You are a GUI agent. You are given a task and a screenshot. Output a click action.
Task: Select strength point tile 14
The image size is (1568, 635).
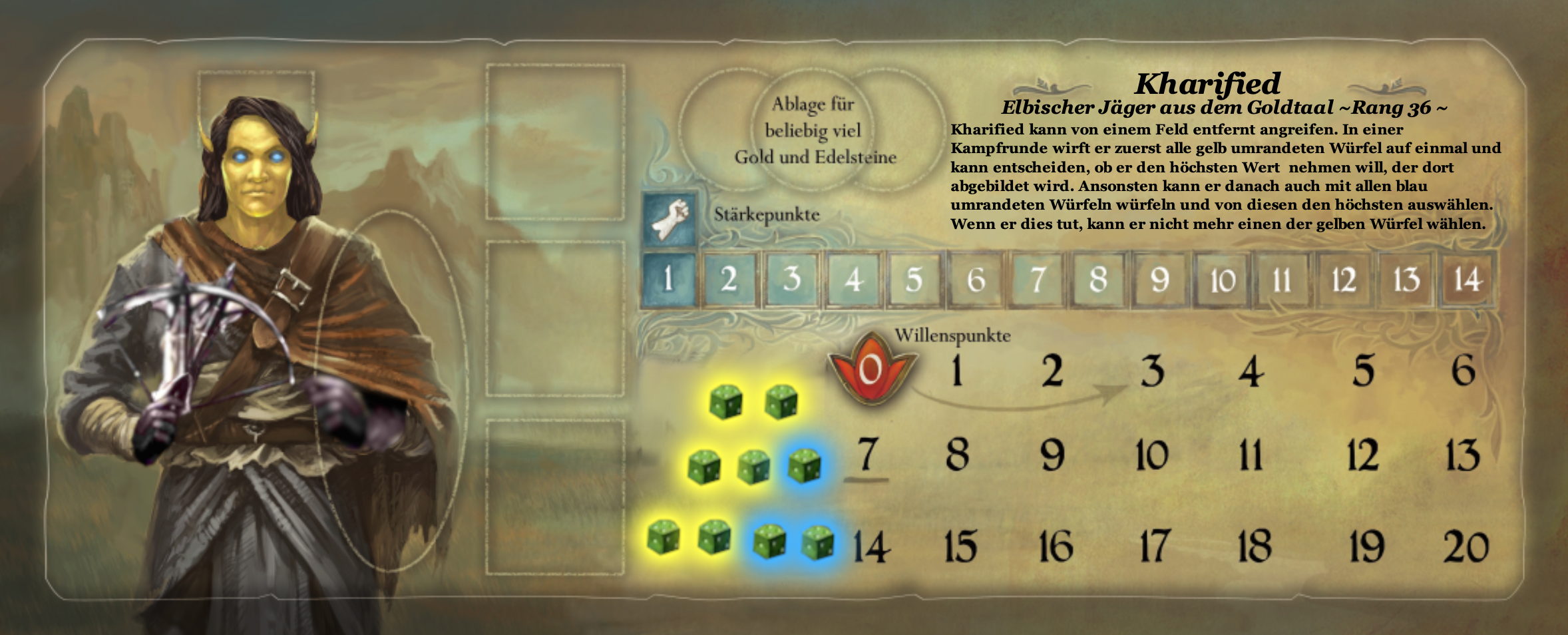(1467, 280)
